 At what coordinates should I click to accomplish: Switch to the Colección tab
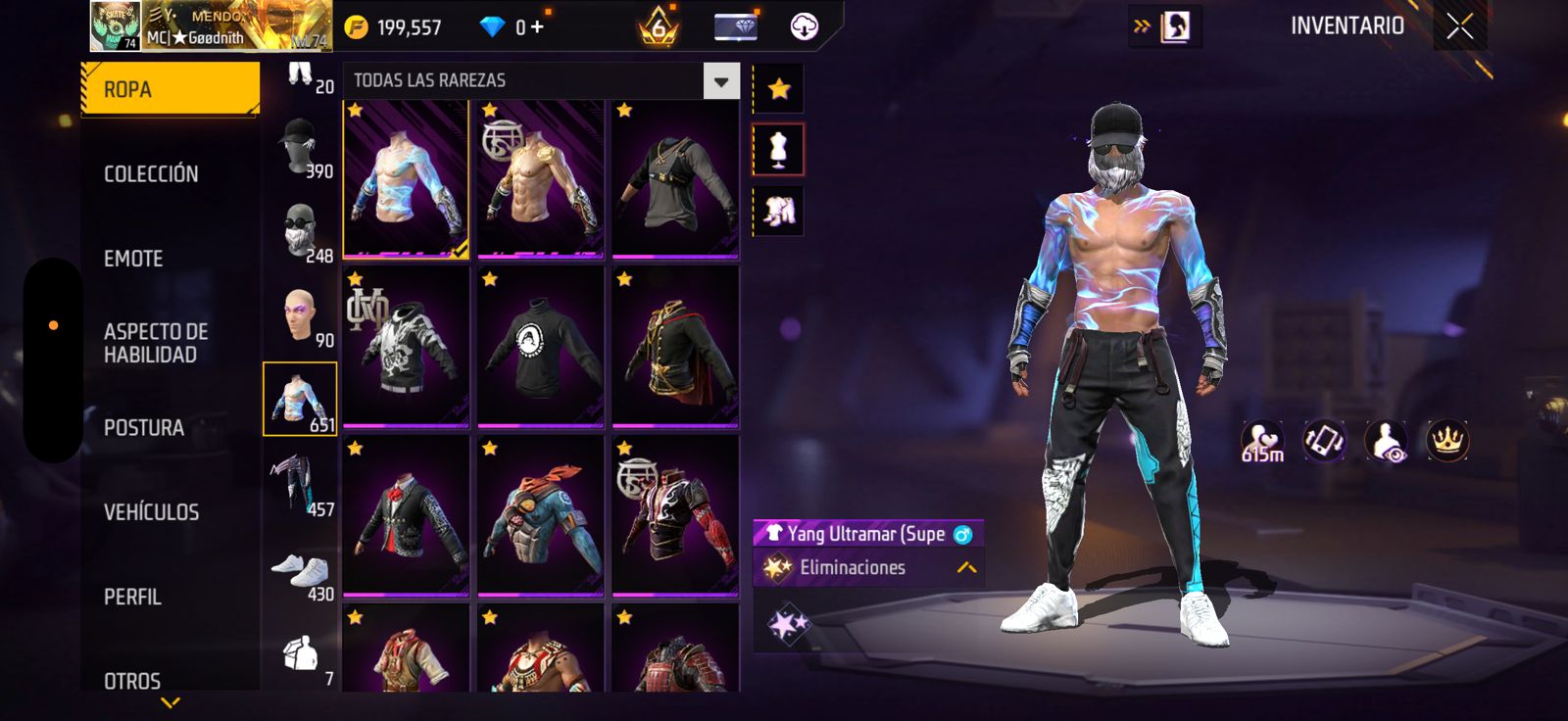(151, 174)
